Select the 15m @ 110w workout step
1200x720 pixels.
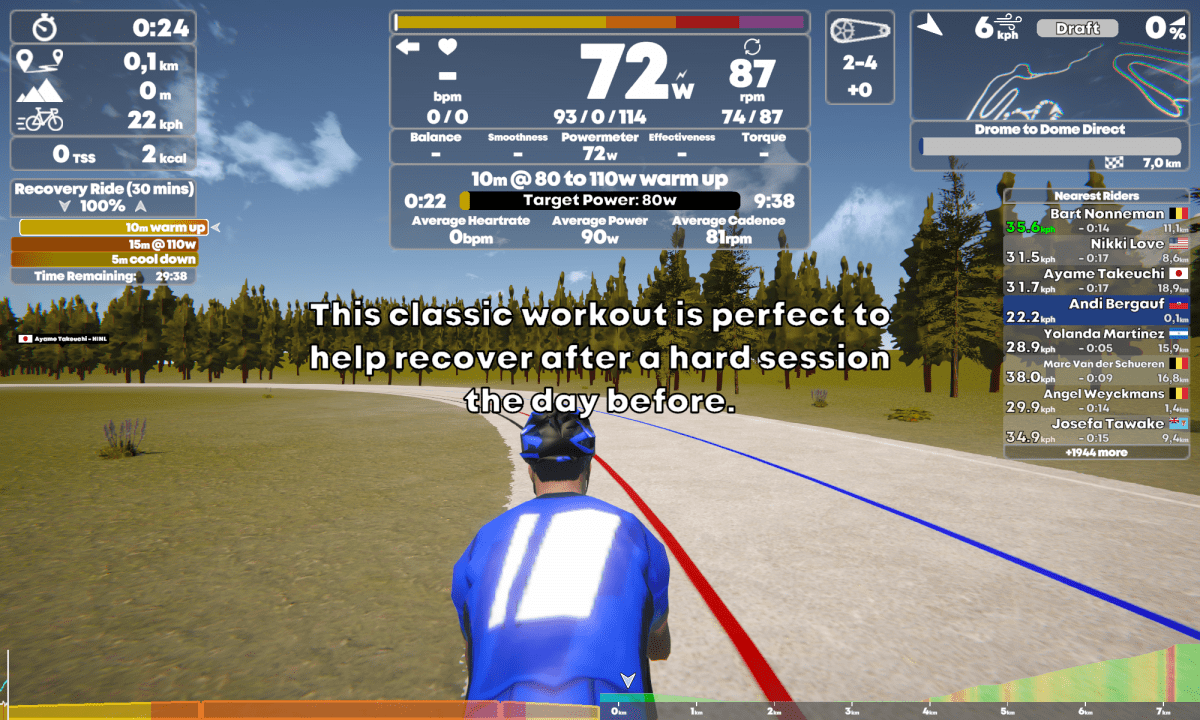tap(105, 244)
